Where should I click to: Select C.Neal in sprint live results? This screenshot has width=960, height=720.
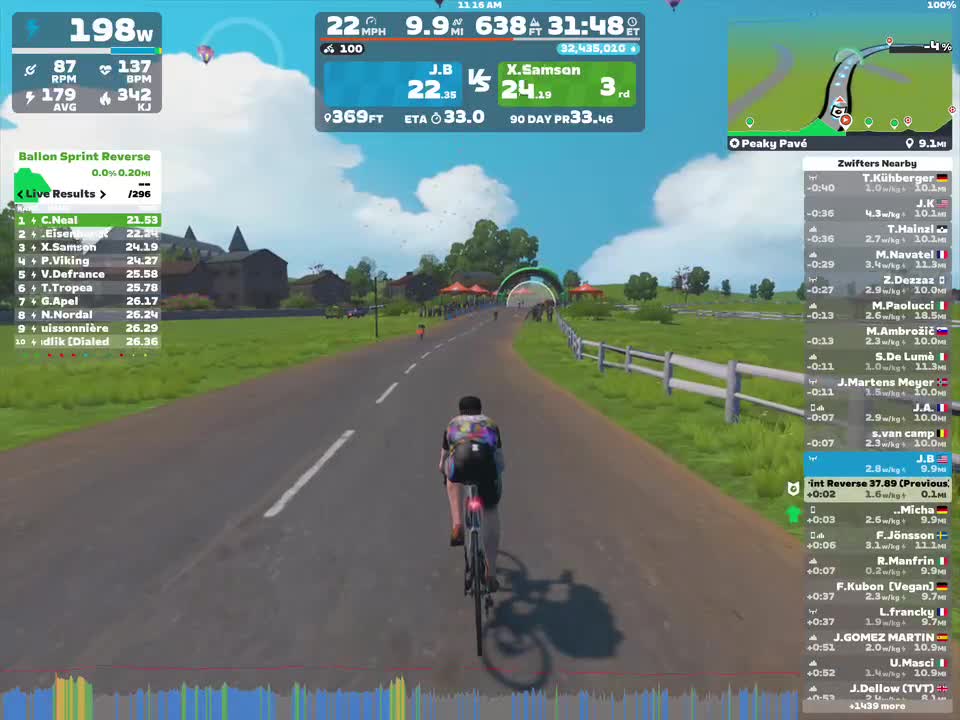coord(87,220)
